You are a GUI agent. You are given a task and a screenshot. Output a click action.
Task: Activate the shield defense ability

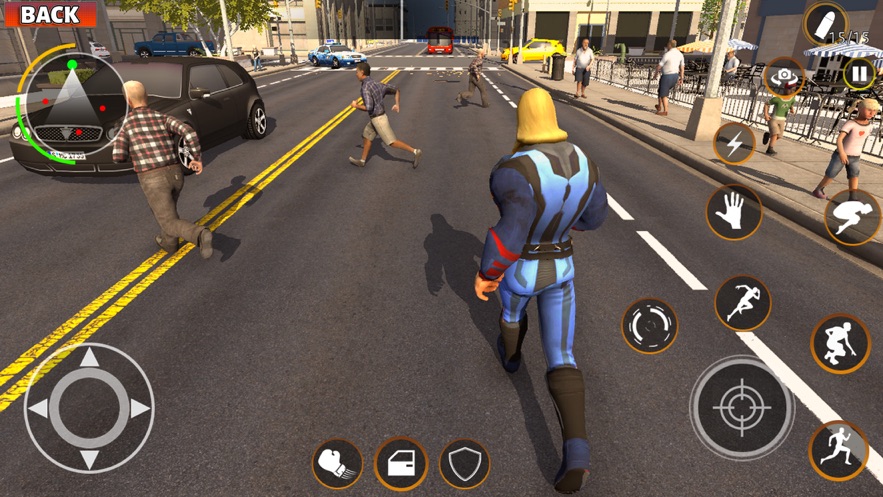tap(464, 464)
